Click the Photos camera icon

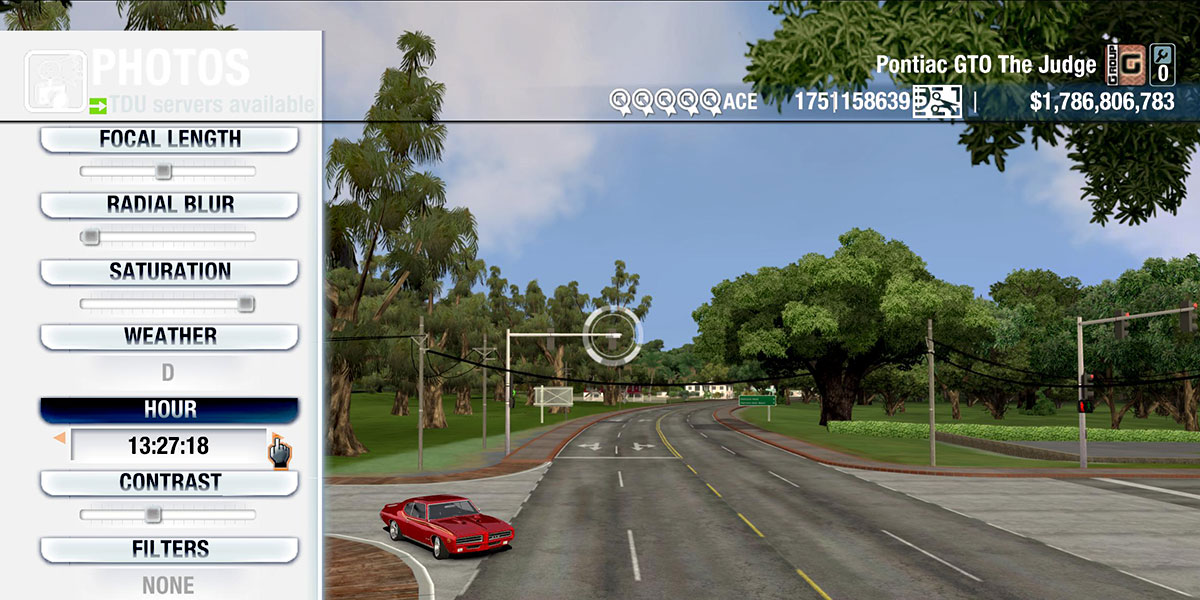(x=54, y=78)
